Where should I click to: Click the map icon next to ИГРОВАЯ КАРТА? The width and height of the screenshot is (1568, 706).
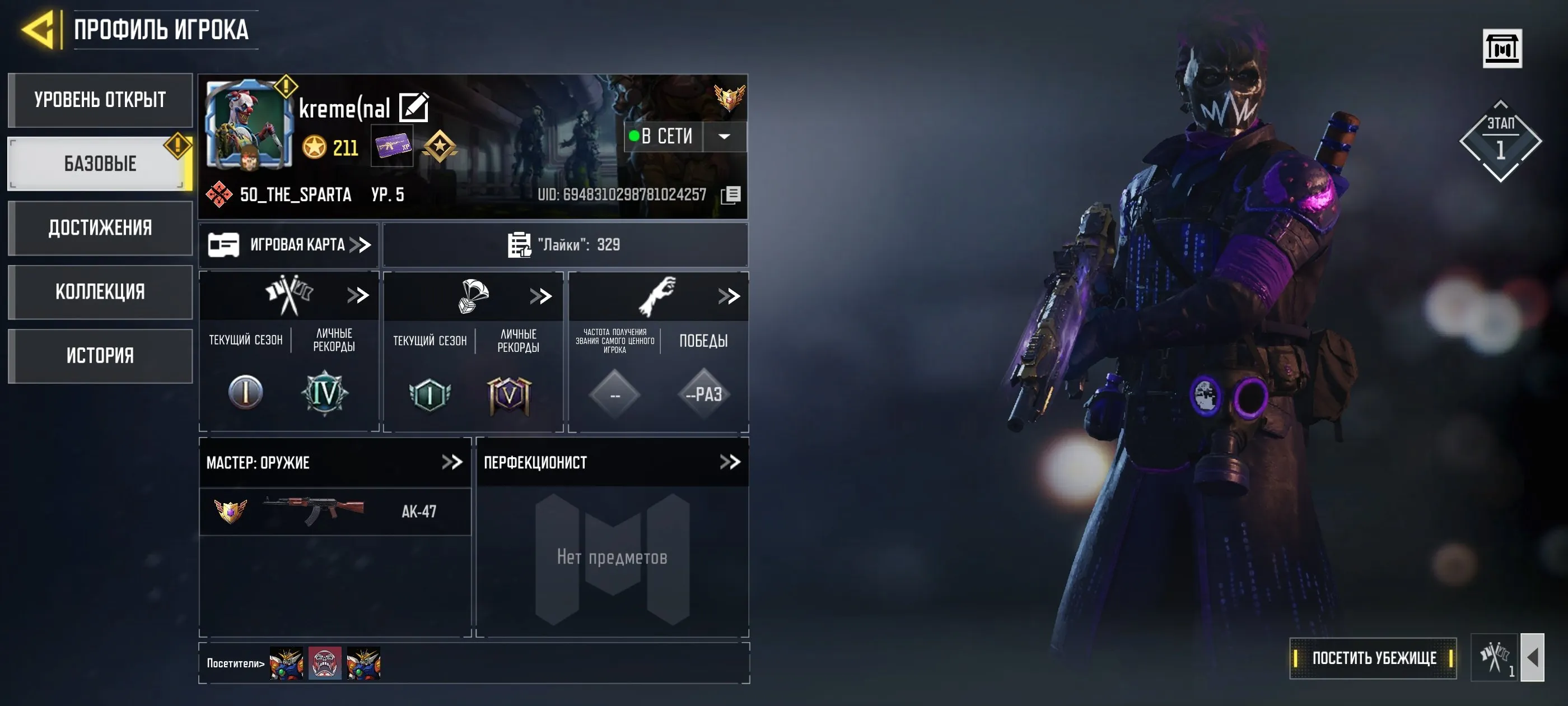[226, 244]
